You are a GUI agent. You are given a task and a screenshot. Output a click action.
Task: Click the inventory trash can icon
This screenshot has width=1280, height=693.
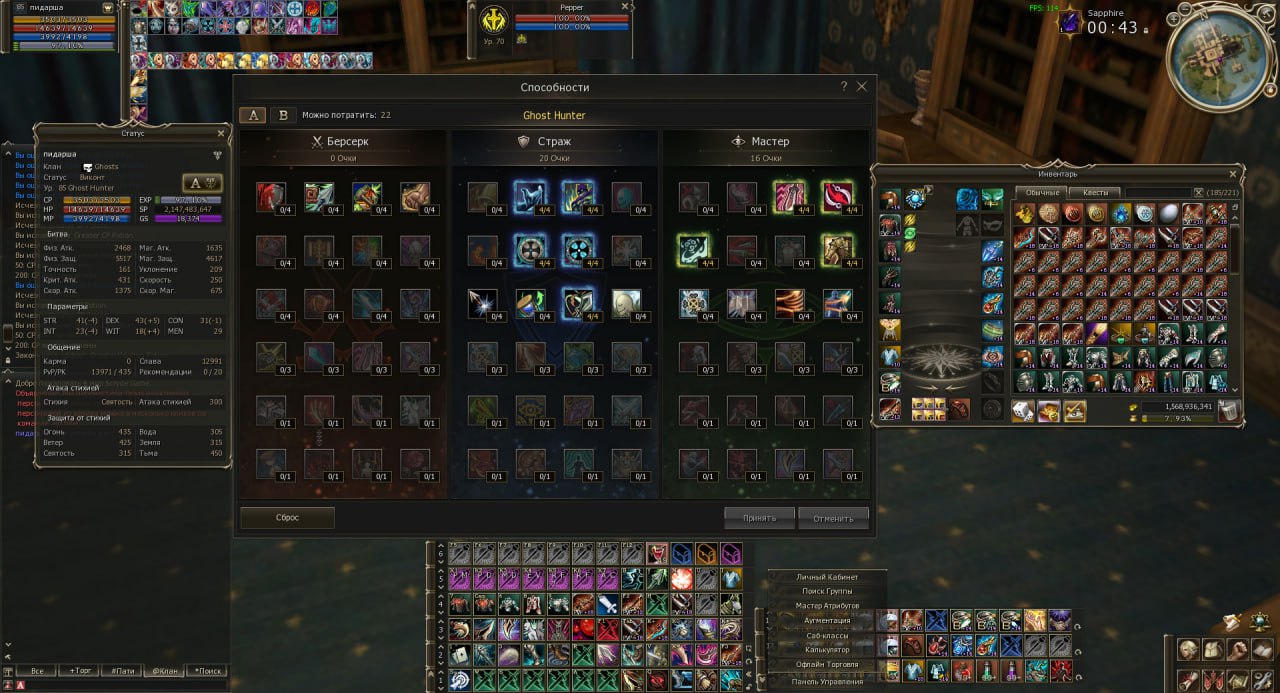(1229, 409)
